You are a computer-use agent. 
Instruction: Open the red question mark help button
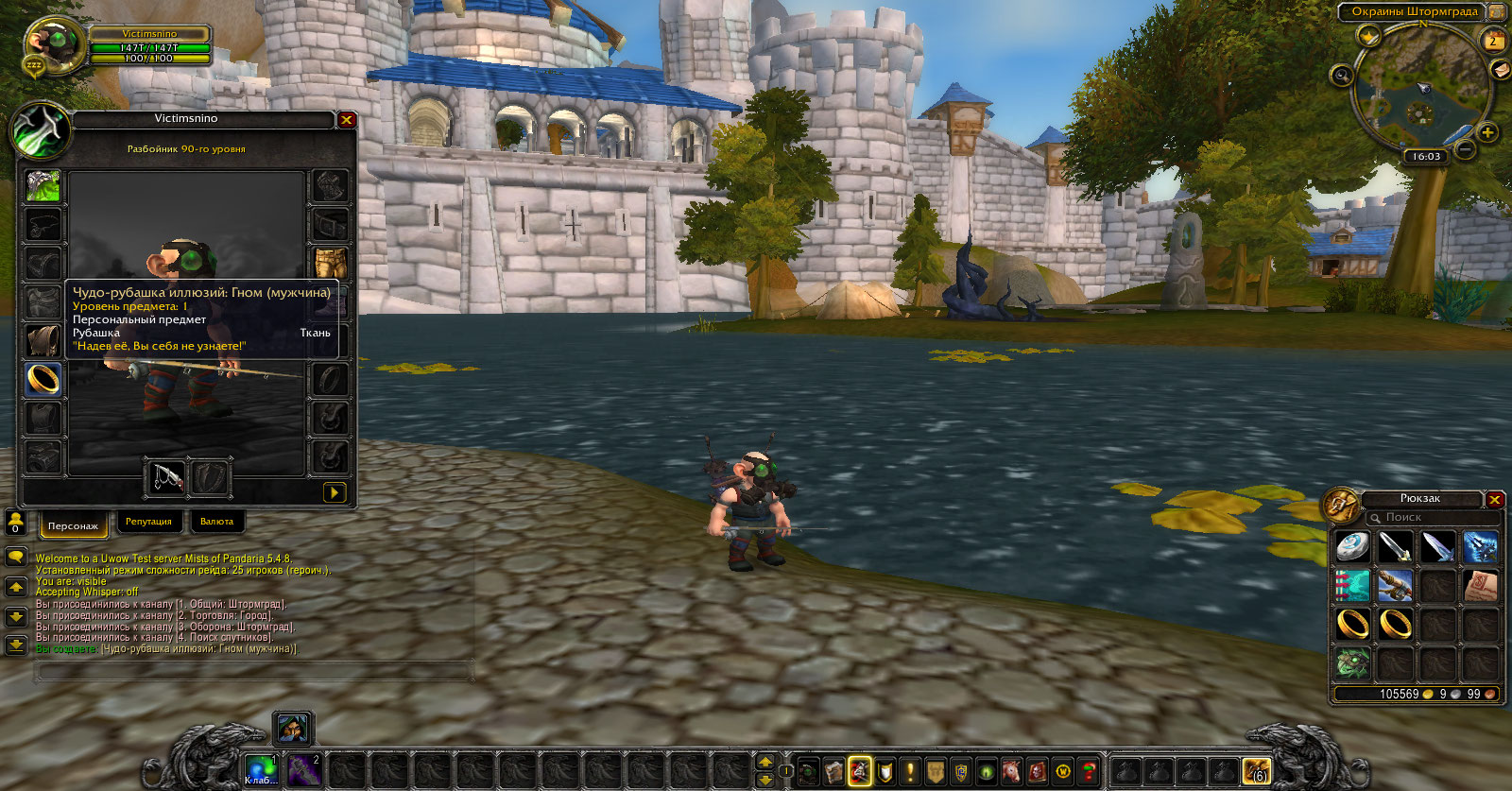[x=1089, y=771]
